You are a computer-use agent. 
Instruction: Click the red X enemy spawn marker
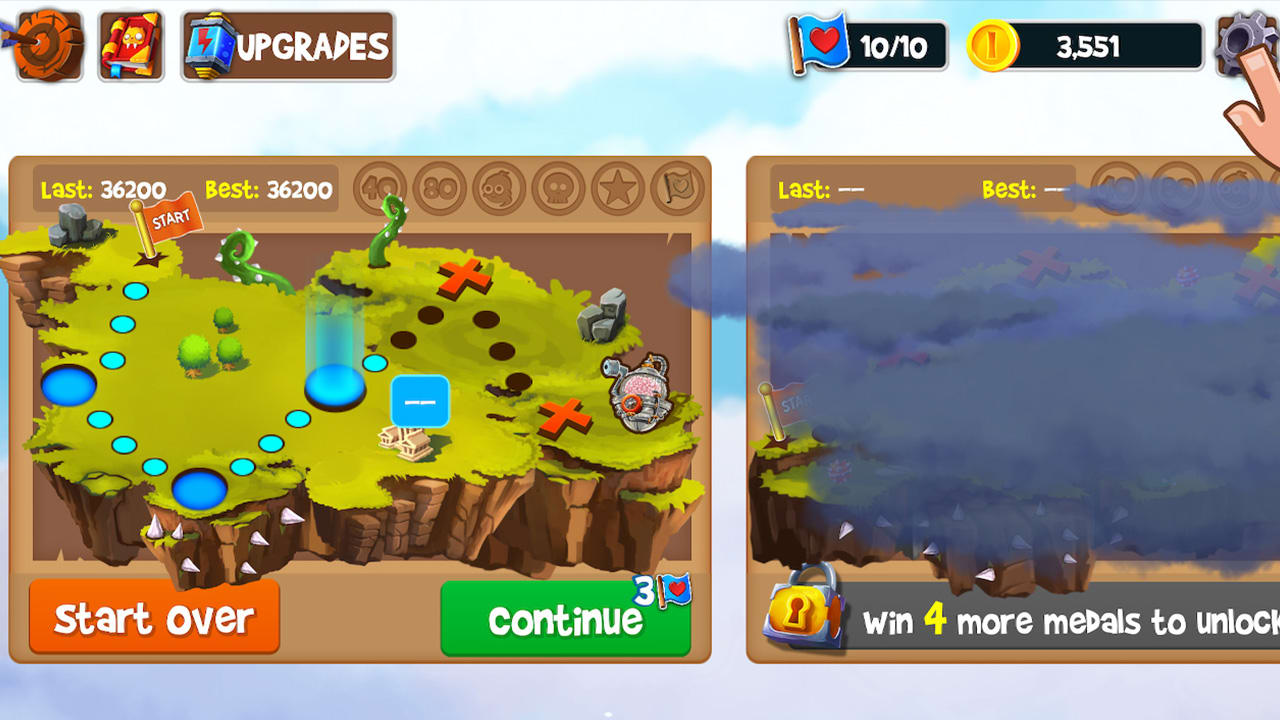tap(463, 279)
